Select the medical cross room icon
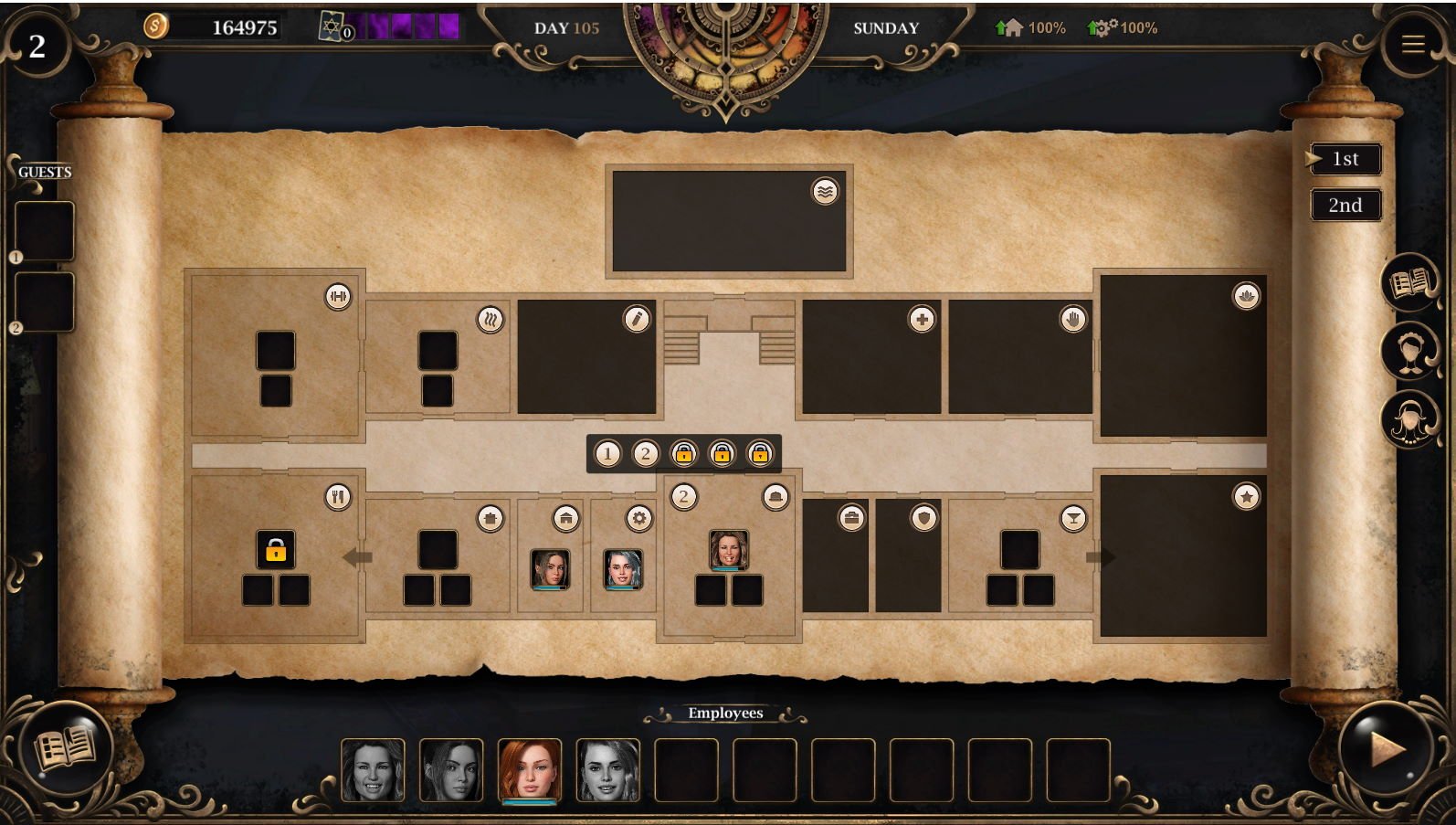 922,319
